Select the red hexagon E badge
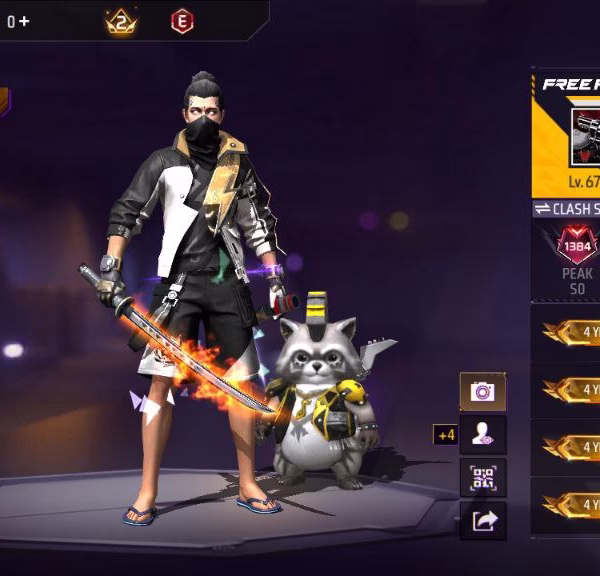 183,21
